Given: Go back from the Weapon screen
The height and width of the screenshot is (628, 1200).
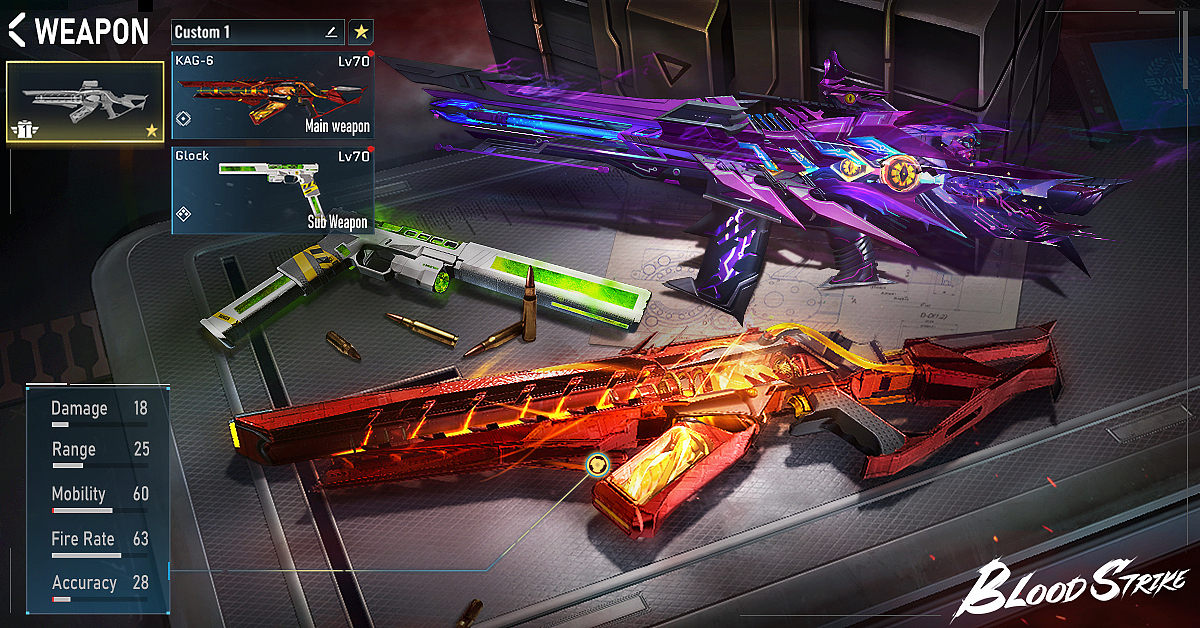Looking at the screenshot, I should 17,31.
